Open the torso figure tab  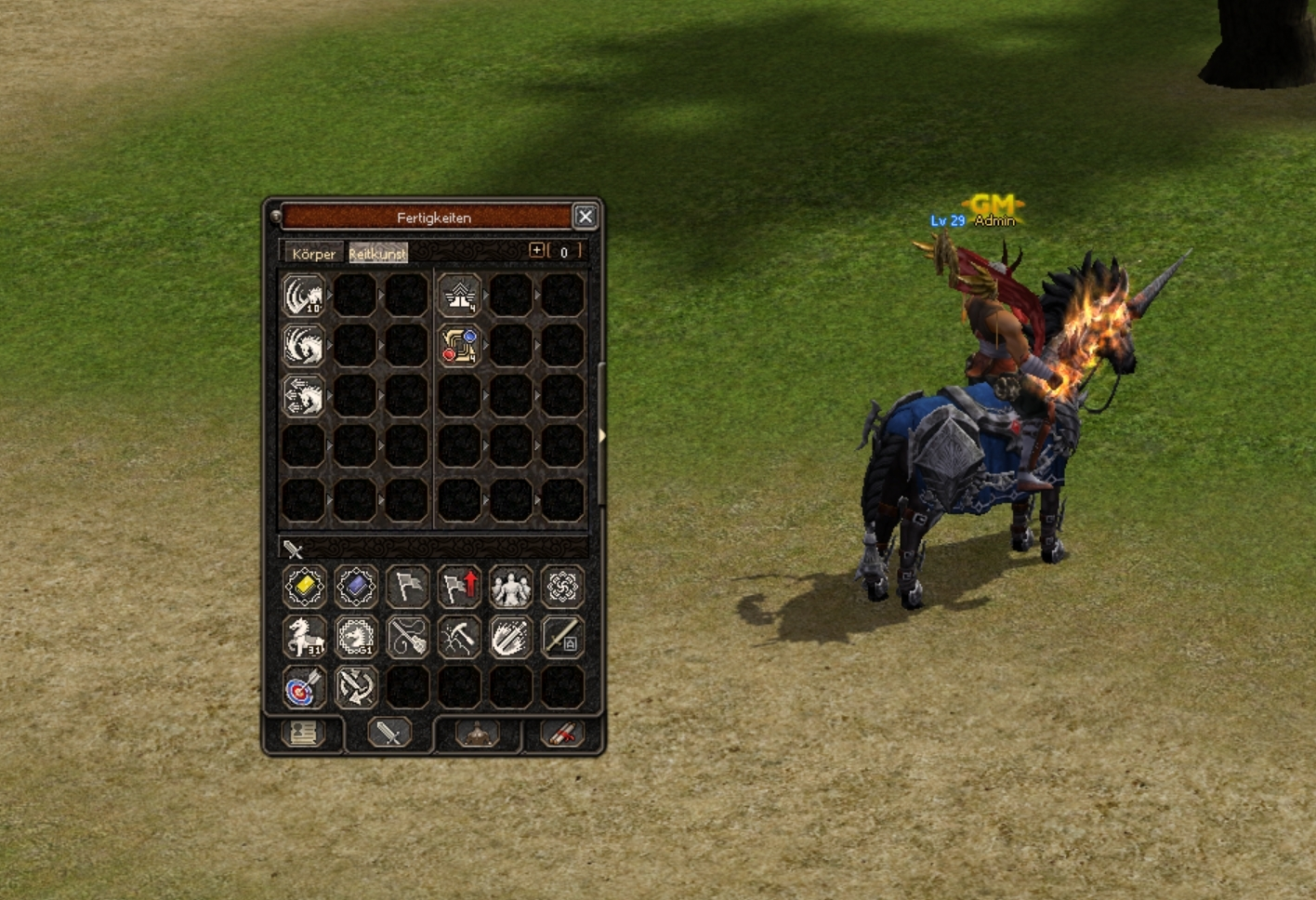tap(477, 734)
